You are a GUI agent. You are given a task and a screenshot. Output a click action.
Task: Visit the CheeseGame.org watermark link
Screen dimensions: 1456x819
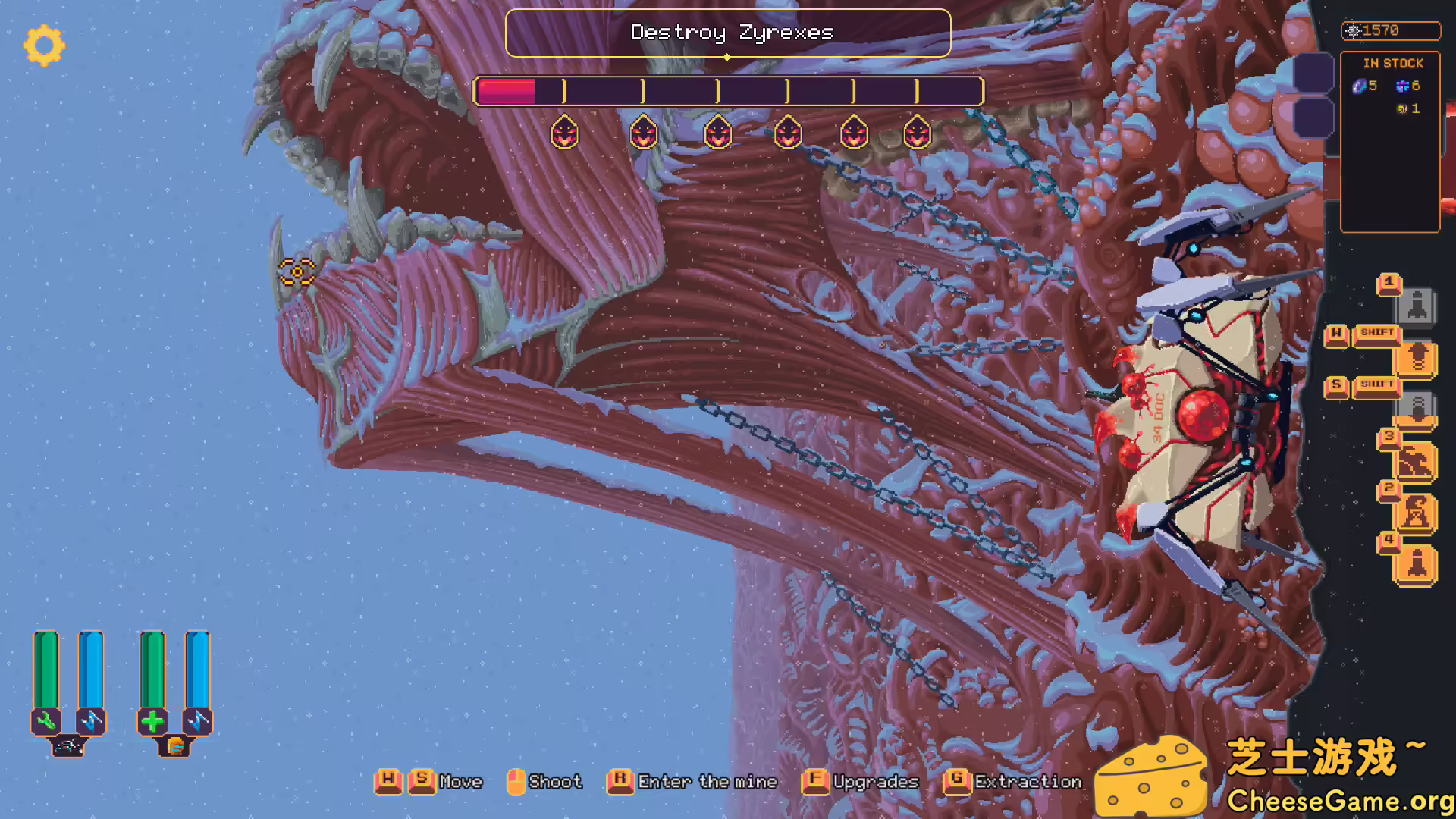(x=1342, y=799)
